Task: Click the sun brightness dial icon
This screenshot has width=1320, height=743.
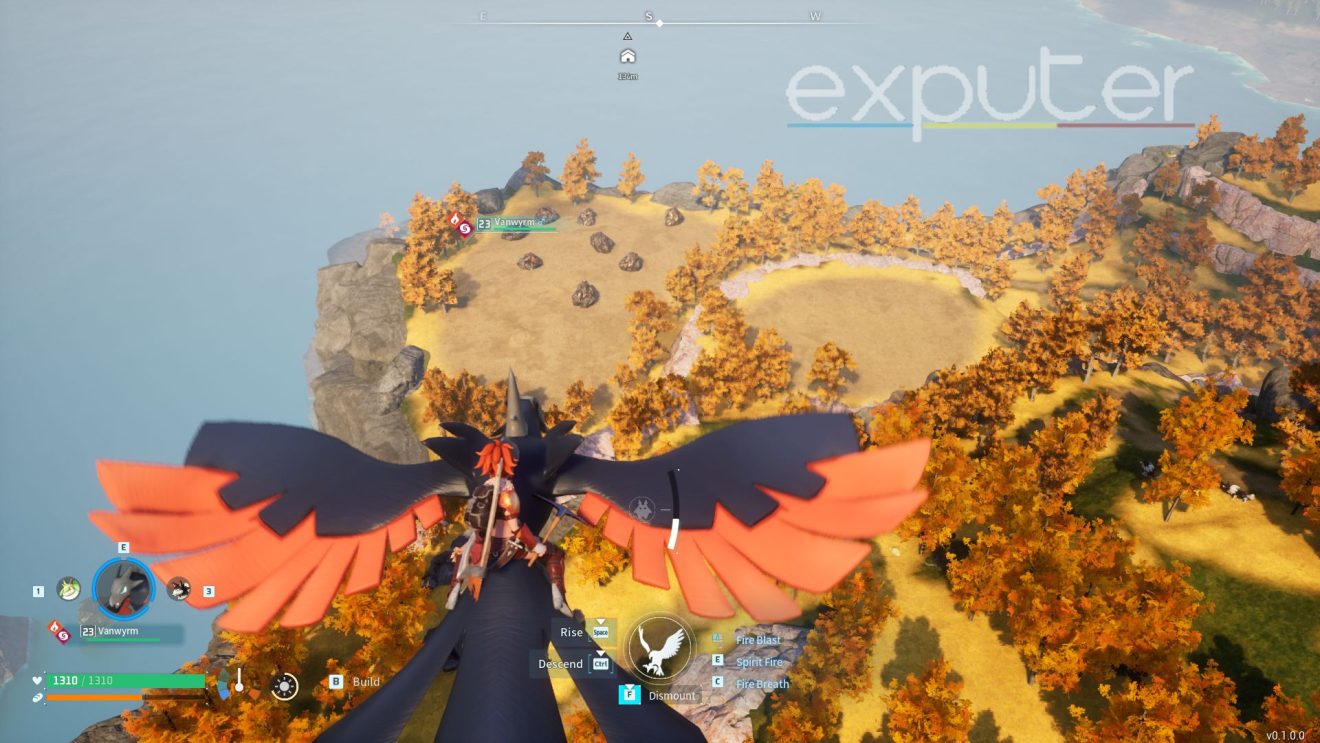Action: (x=284, y=687)
